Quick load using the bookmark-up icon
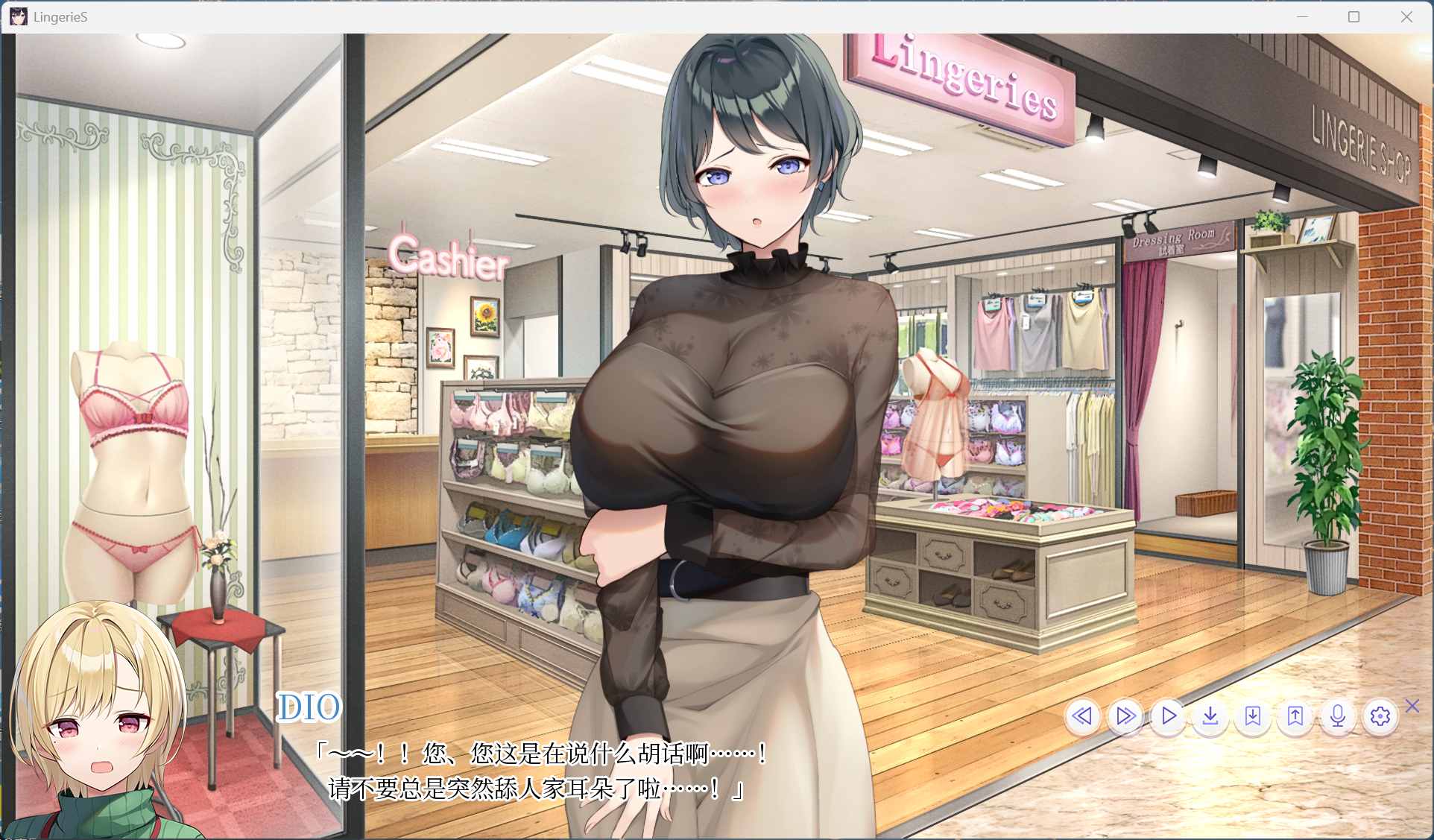Screen dimensions: 1434x840 1295,717
